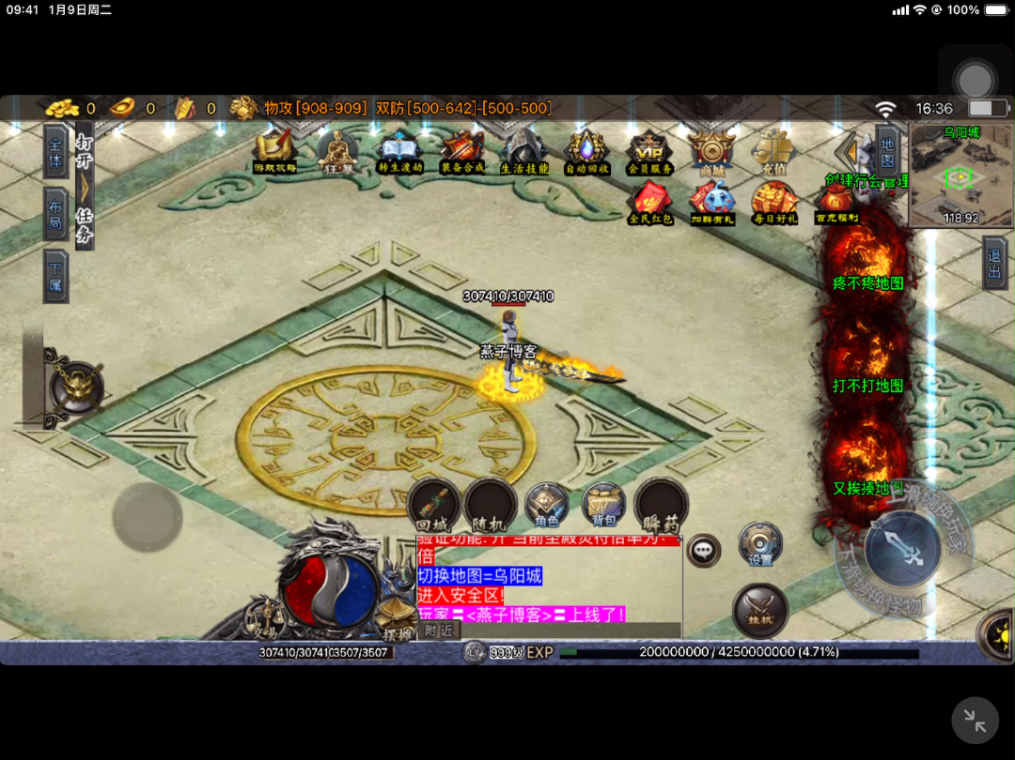Open the 装备合成 equipment crafting icon
This screenshot has height=760, width=1015.
click(462, 151)
